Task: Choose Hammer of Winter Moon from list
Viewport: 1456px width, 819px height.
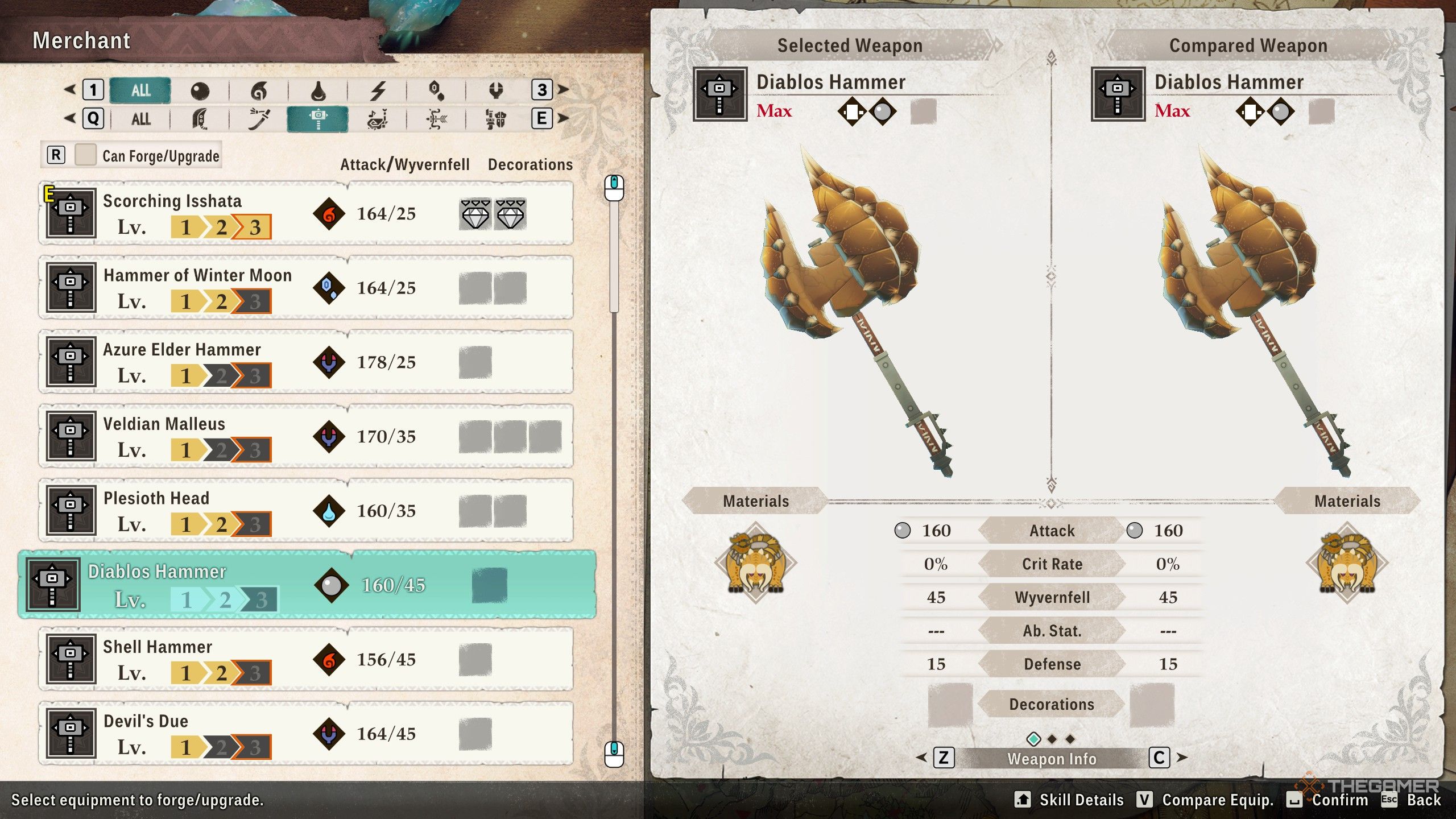Action: tap(306, 288)
